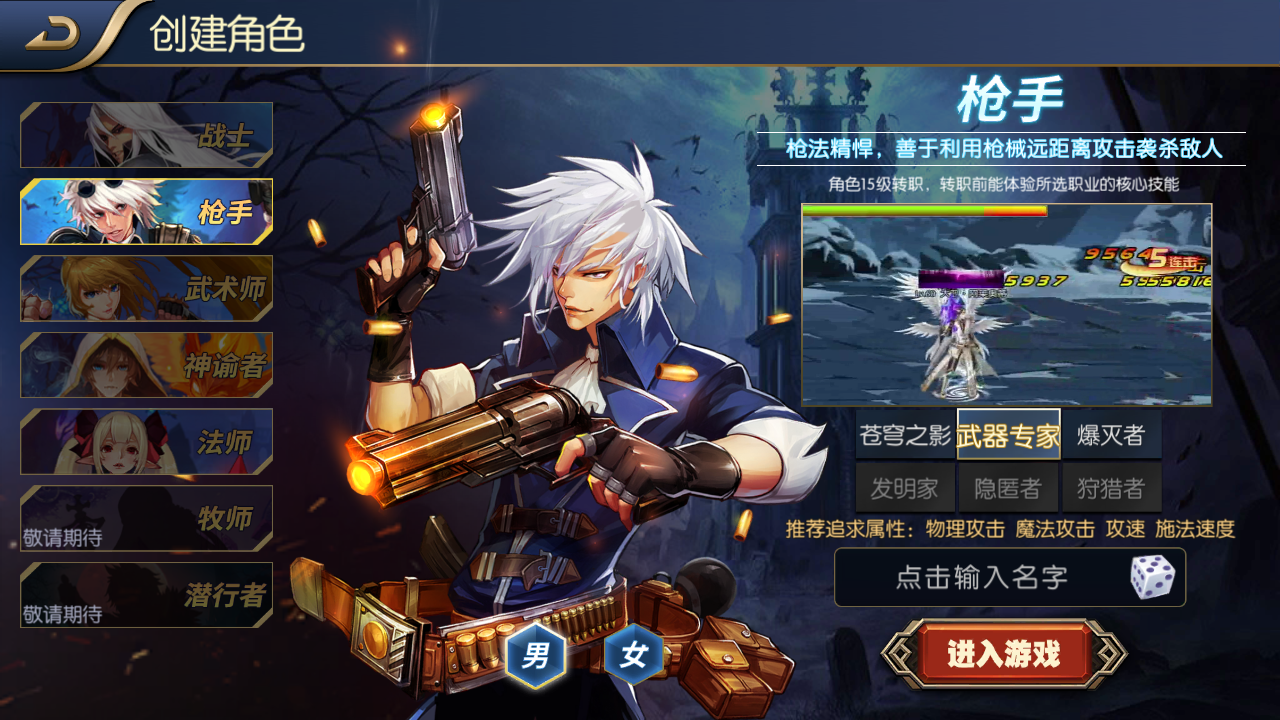Screen dimensions: 1280x720
Task: Open the 牧师 (Priest) class portrait
Action: [x=144, y=516]
